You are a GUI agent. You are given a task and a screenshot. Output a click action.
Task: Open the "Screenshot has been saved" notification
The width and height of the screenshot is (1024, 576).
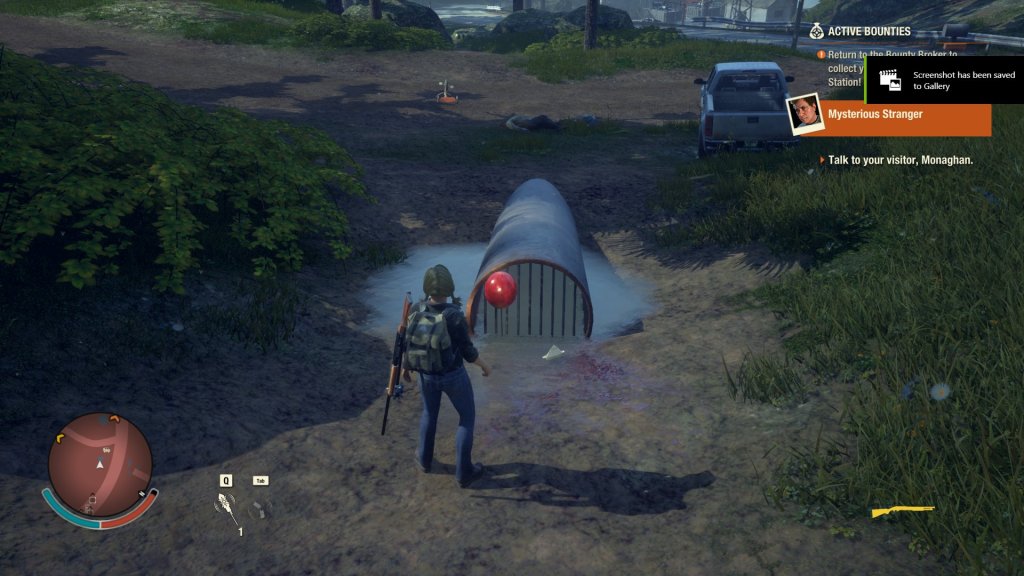(944, 79)
